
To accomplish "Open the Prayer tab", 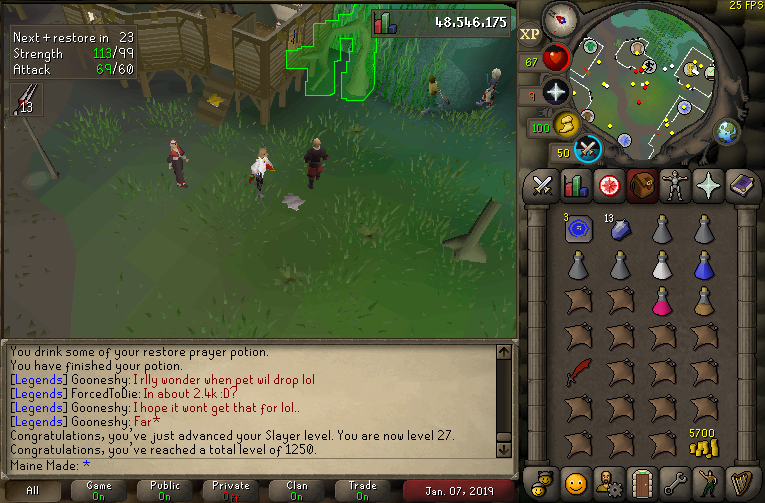I will [x=708, y=185].
